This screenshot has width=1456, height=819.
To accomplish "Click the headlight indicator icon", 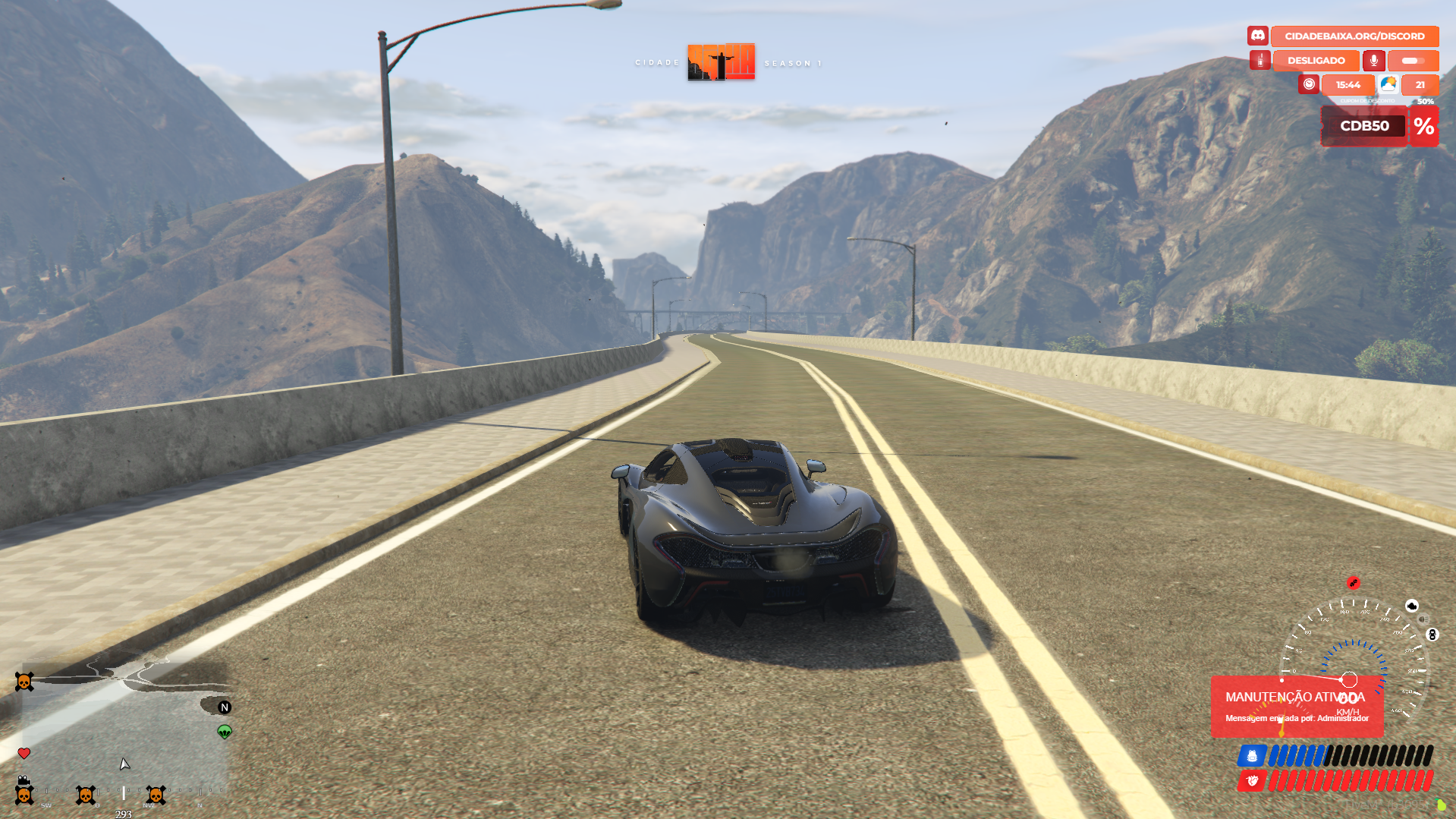I will tap(1423, 619).
